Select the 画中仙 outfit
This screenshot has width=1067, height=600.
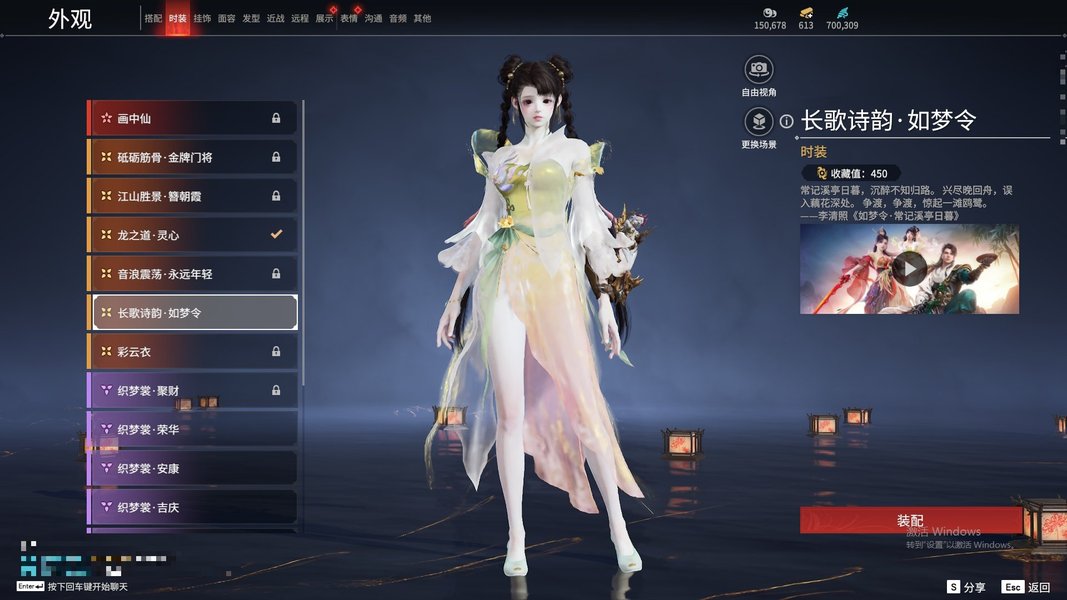[192, 118]
